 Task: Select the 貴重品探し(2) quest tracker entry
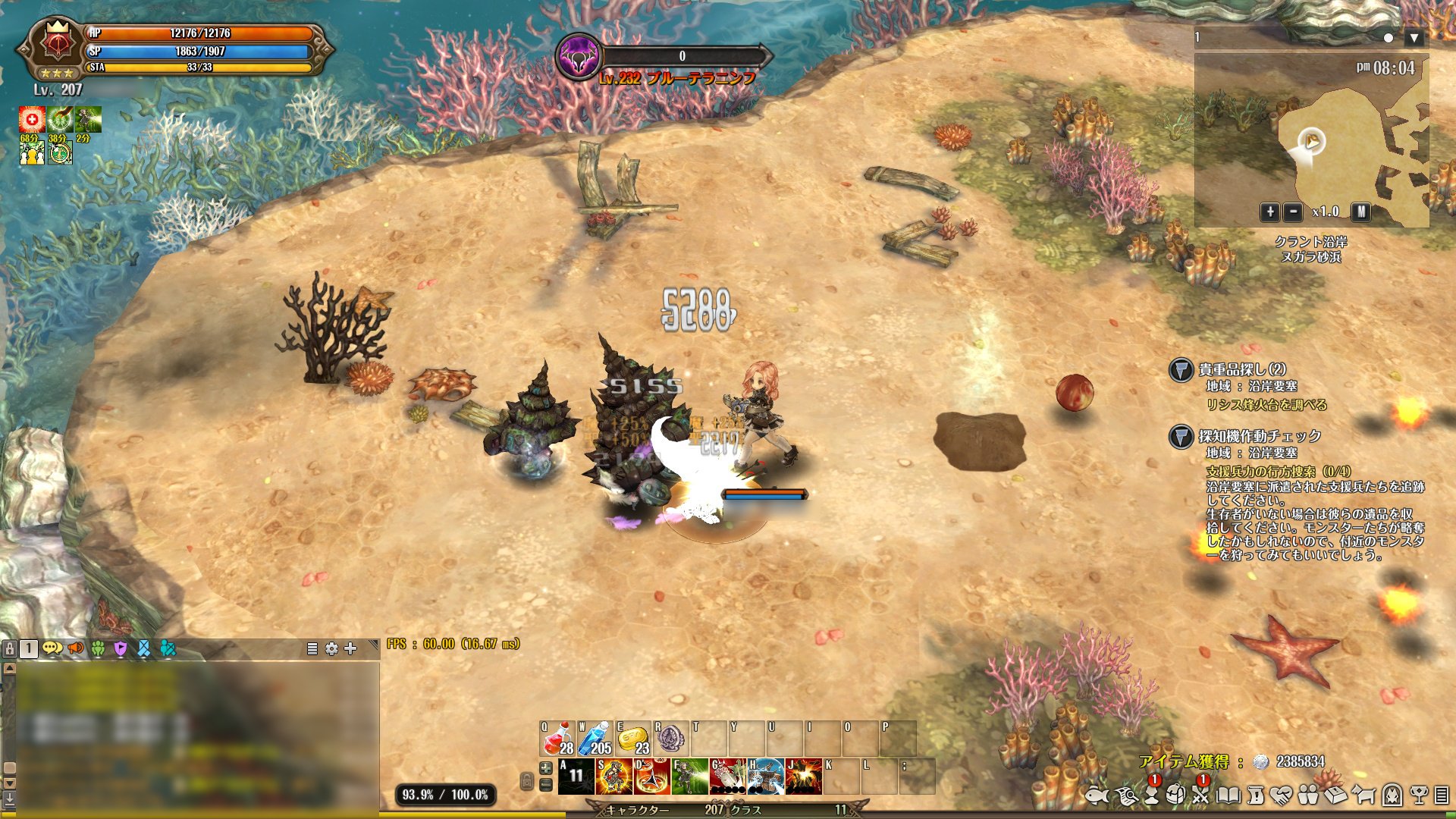coord(1241,370)
